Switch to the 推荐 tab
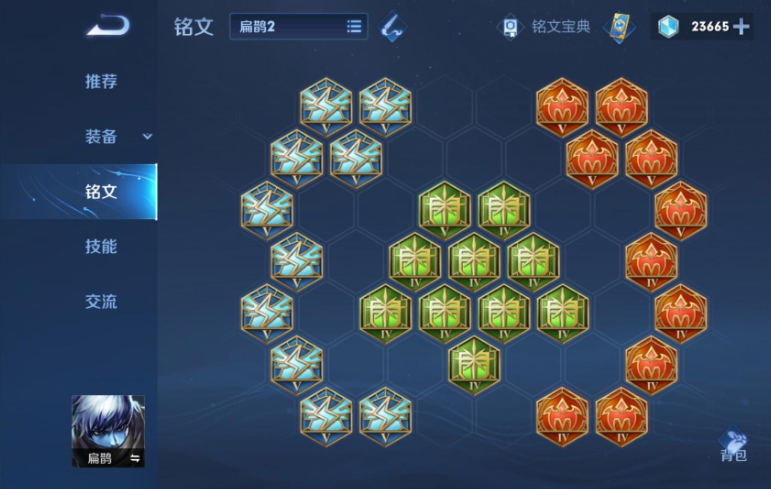The height and width of the screenshot is (489, 771). pos(101,82)
